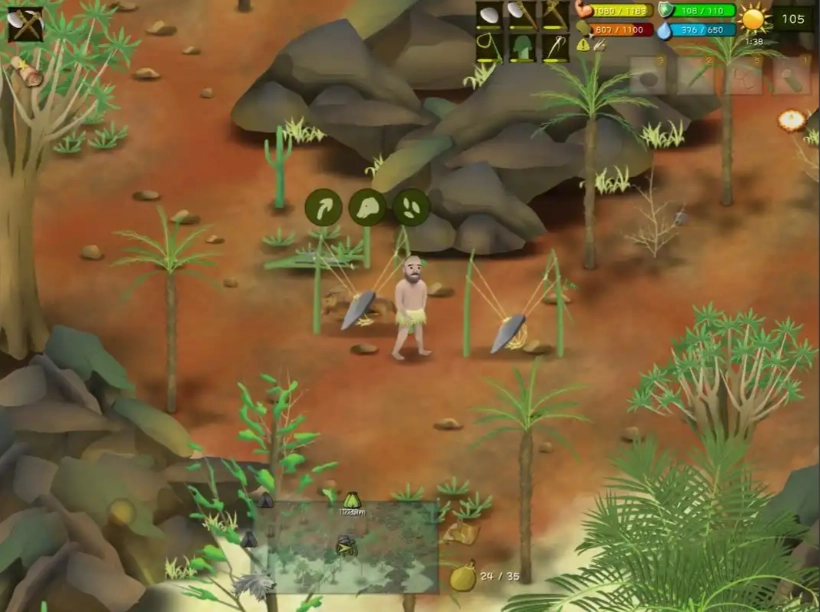Choose the wooden pickaxe tool slot
The width and height of the screenshot is (820, 612).
[555, 15]
